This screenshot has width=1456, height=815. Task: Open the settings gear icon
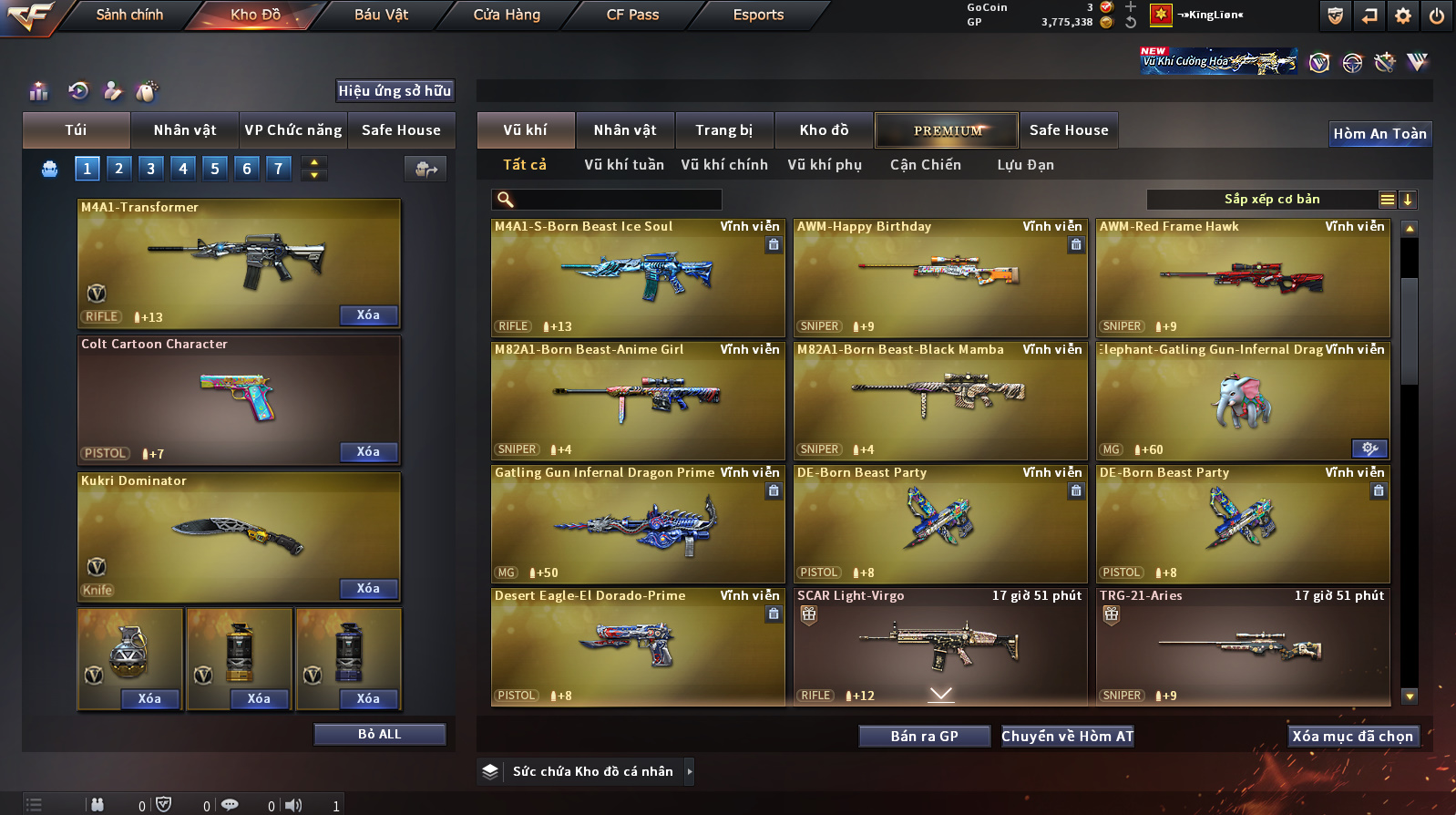tap(1403, 15)
